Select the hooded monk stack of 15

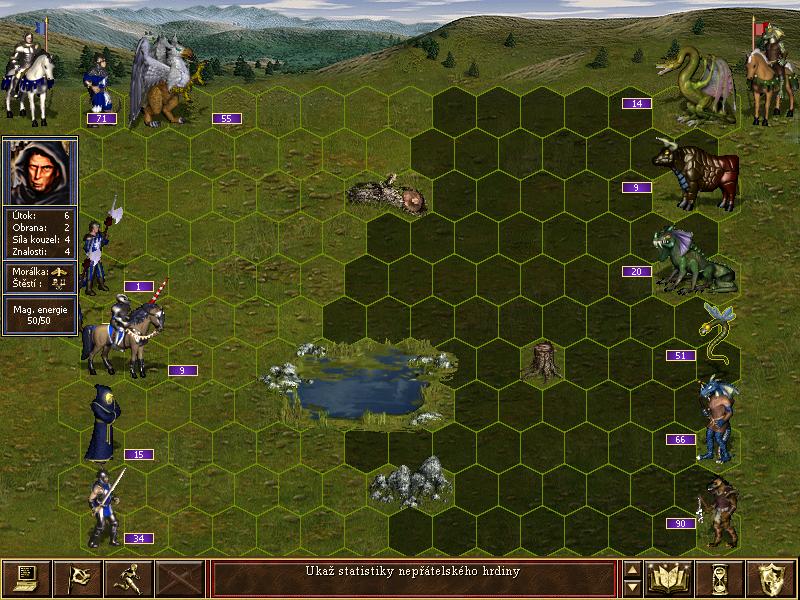[x=103, y=423]
